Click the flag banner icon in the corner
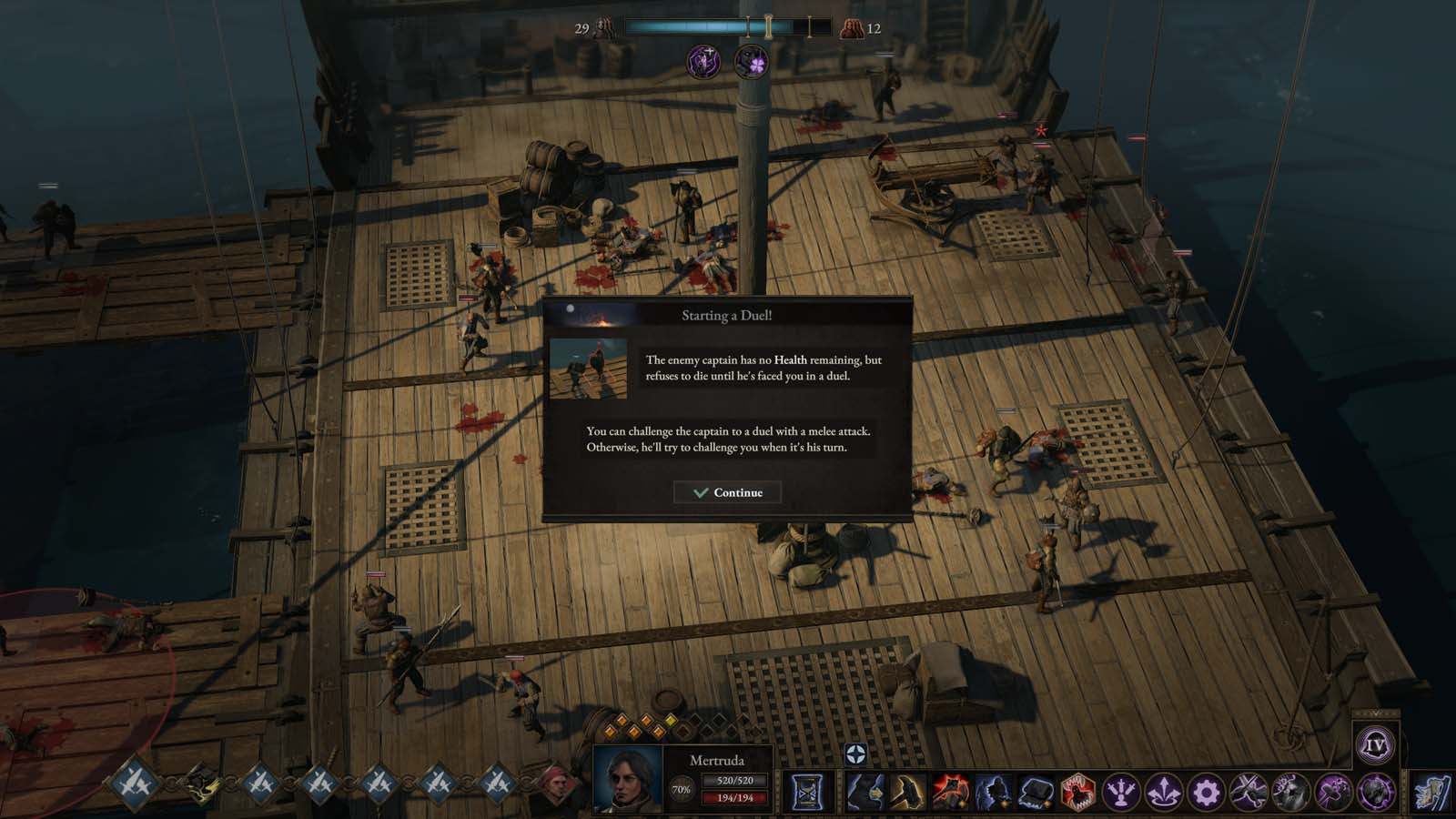This screenshot has width=1456, height=819. (x=1432, y=793)
